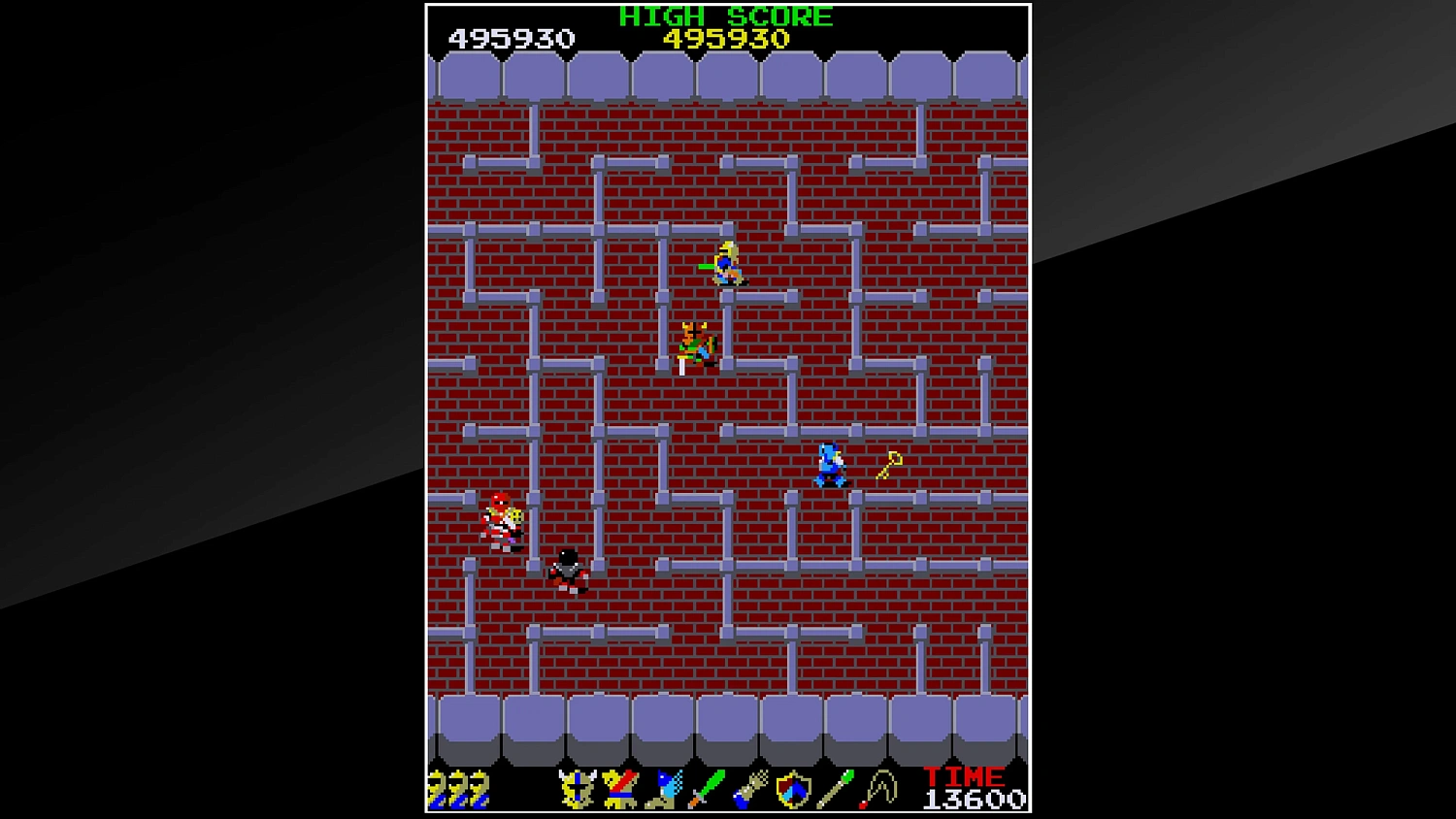Click the golden key in the maze
The width and height of the screenshot is (1456, 819).
pyautogui.click(x=890, y=464)
